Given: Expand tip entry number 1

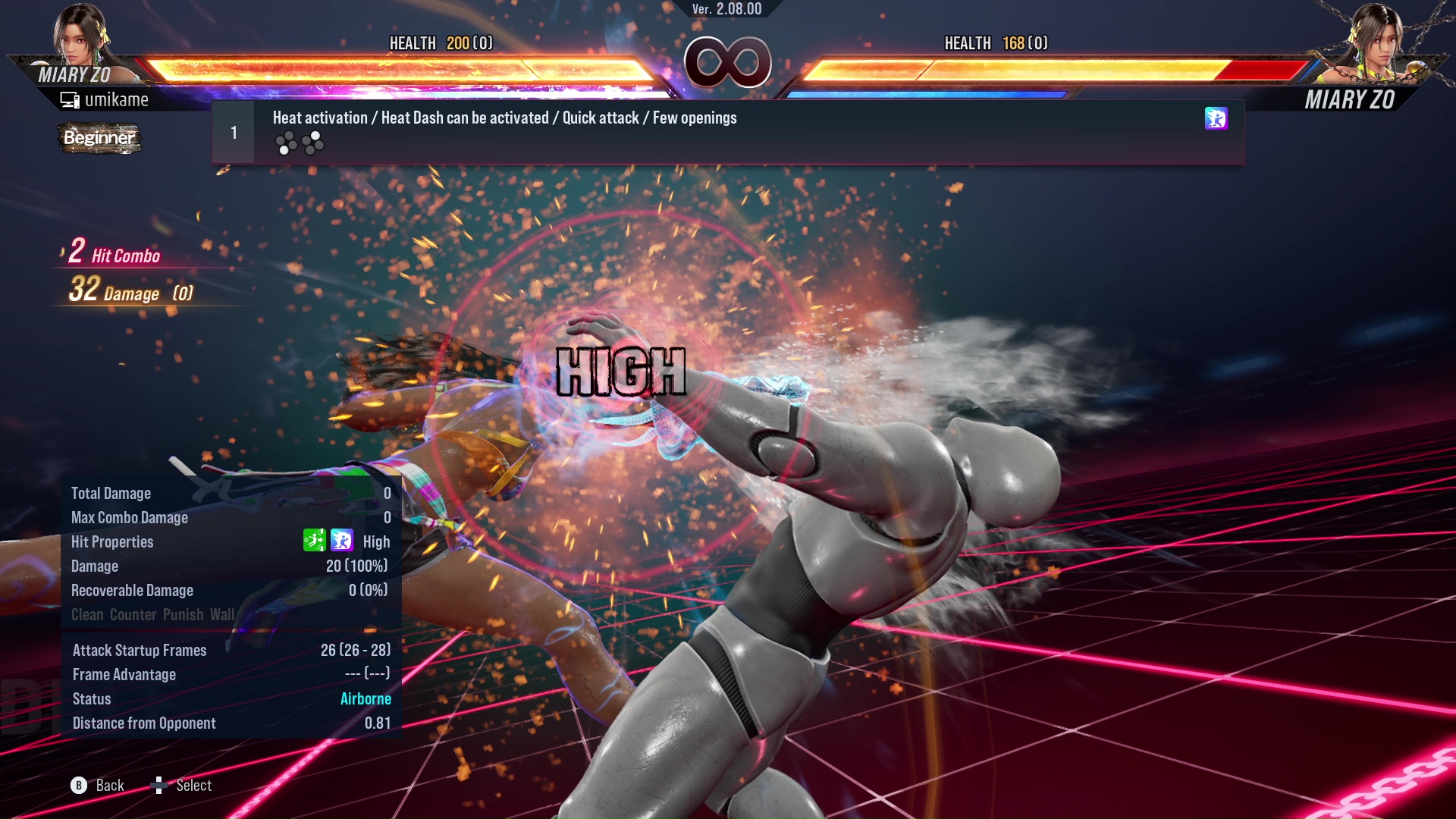Looking at the screenshot, I should point(232,131).
